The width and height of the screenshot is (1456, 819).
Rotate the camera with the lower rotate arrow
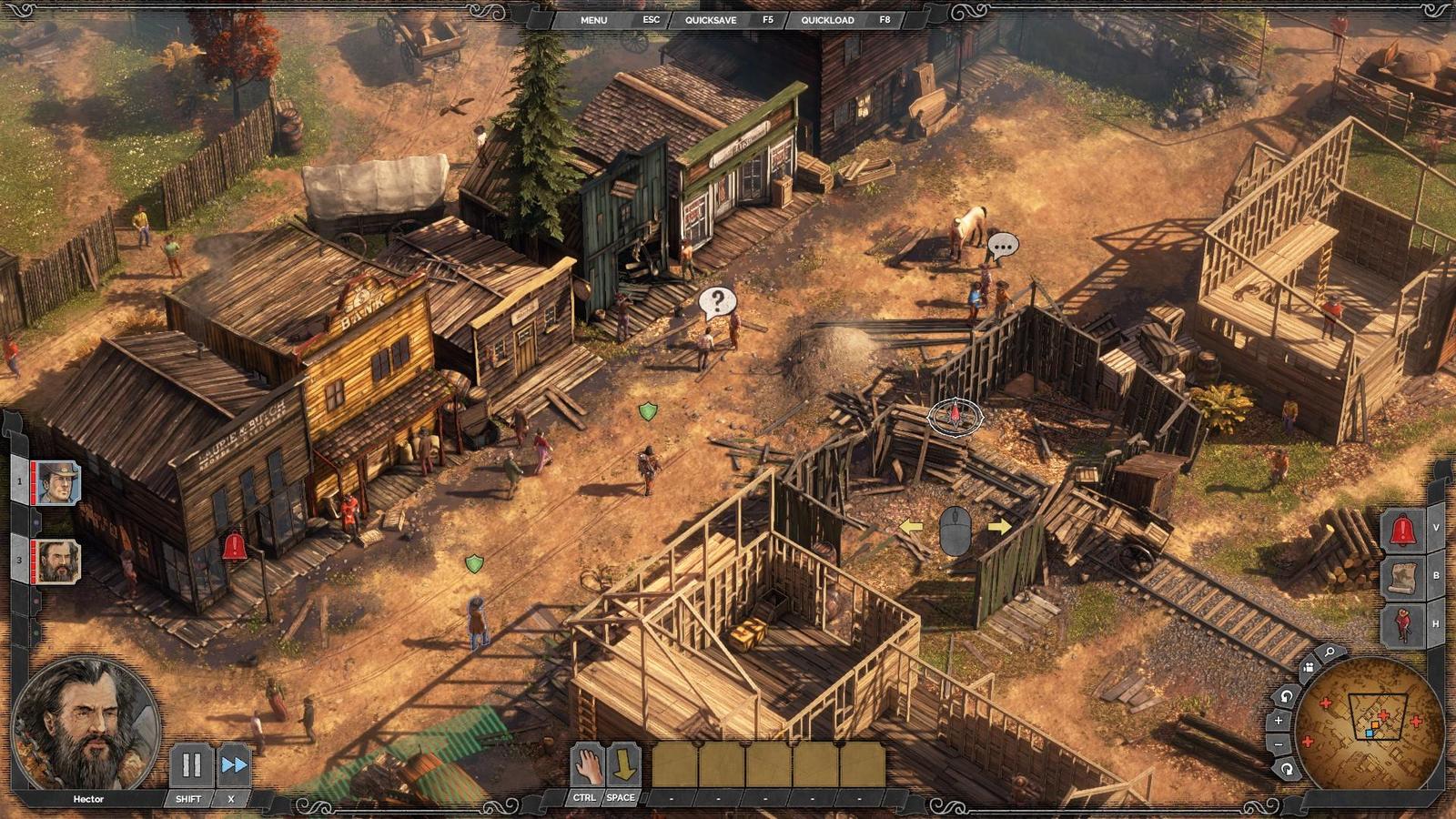pyautogui.click(x=1286, y=769)
